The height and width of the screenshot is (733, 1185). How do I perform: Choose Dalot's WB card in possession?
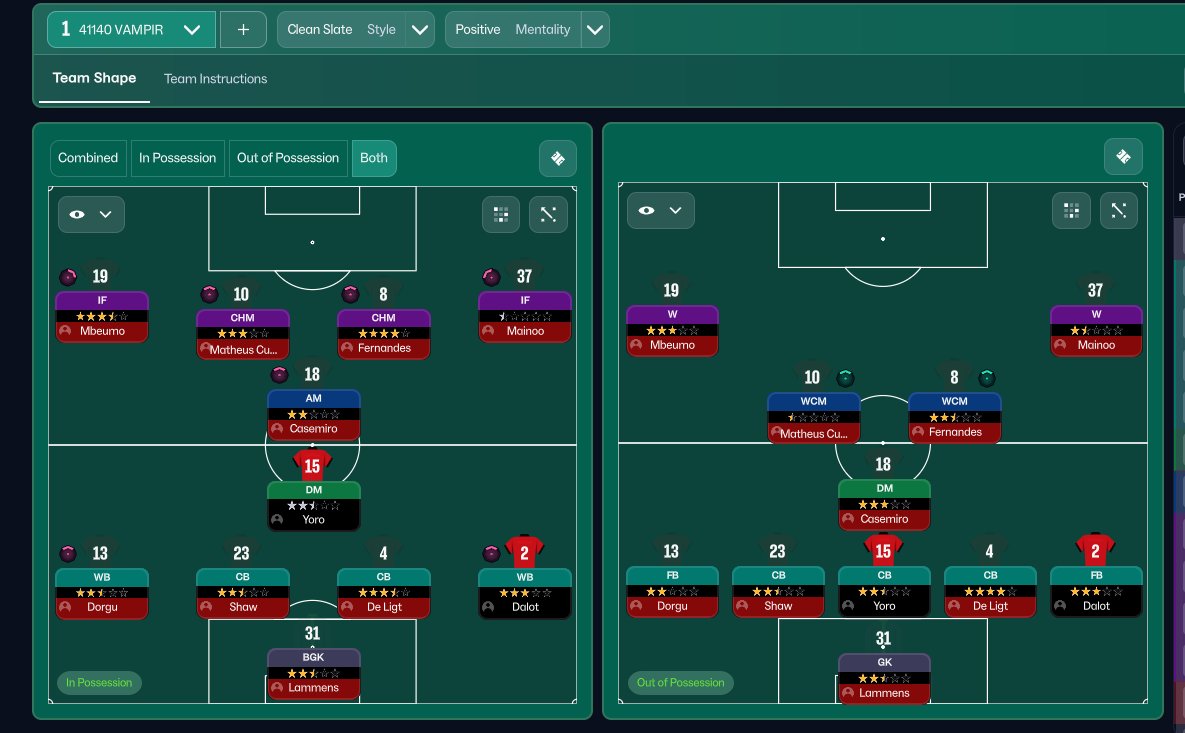(525, 593)
